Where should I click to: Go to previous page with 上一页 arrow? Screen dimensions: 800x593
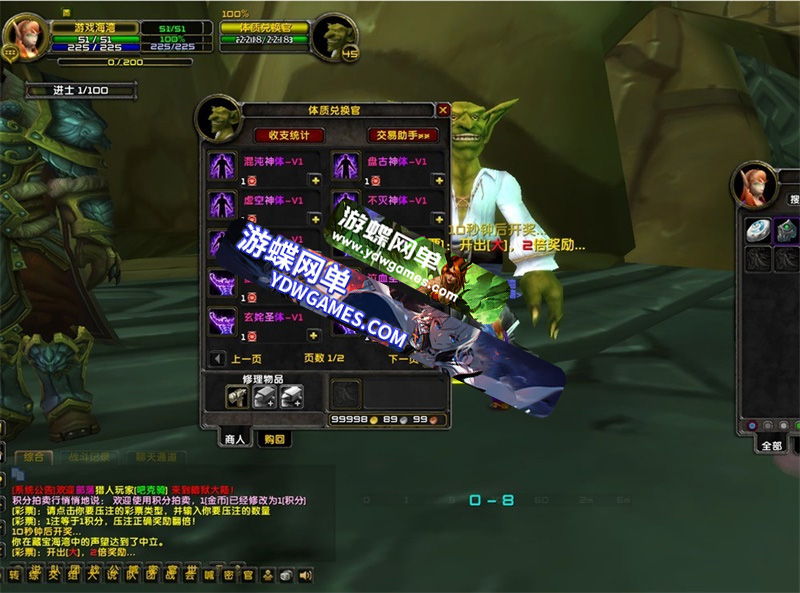(x=218, y=358)
